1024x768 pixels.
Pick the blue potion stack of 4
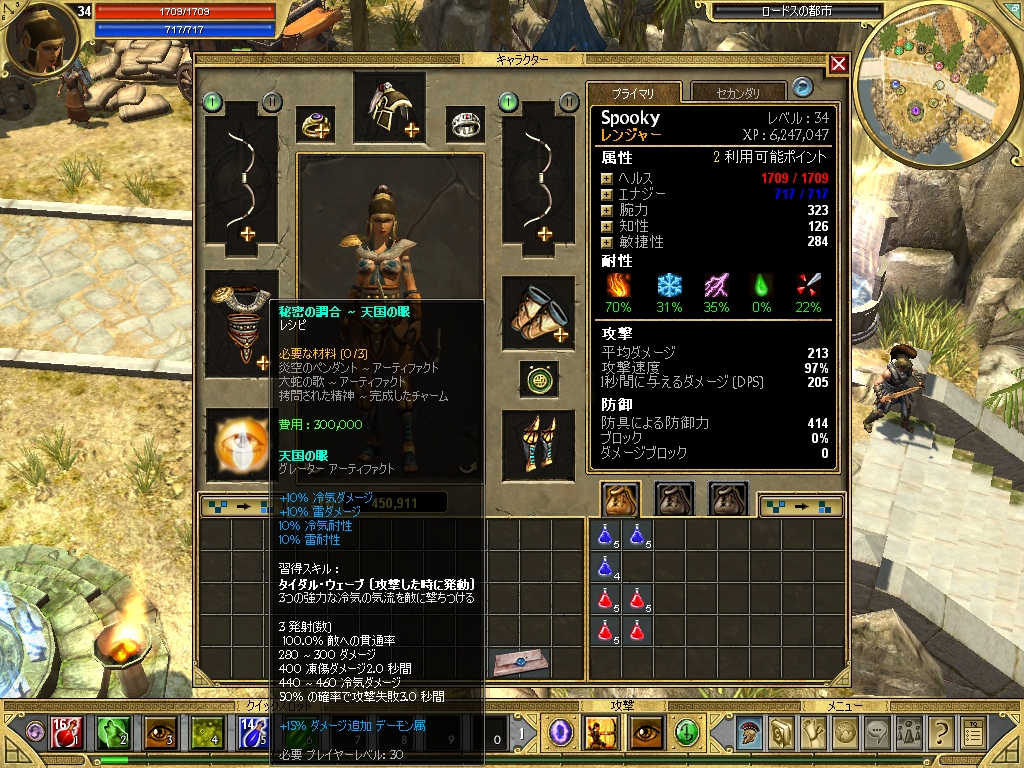pos(606,569)
